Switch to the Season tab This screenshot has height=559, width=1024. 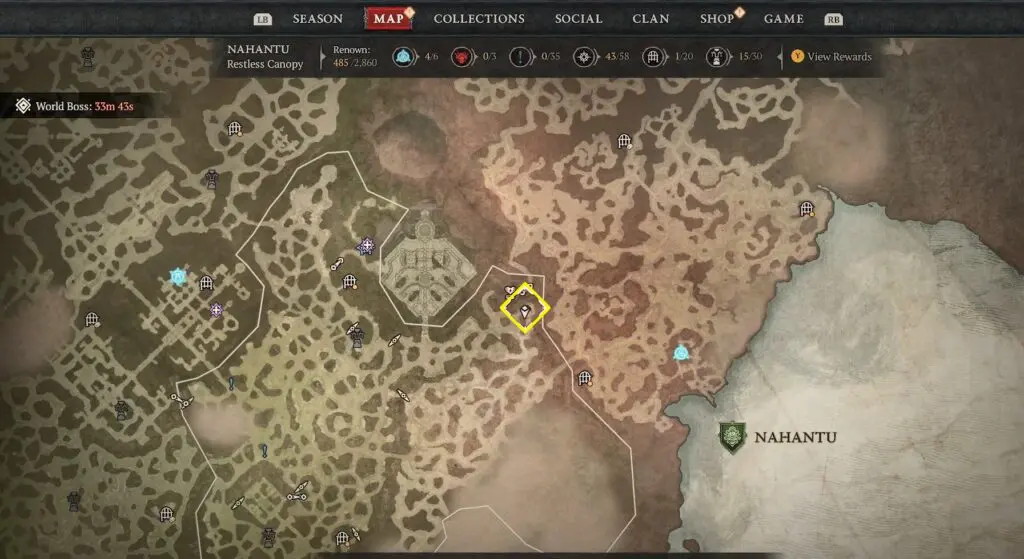[317, 19]
